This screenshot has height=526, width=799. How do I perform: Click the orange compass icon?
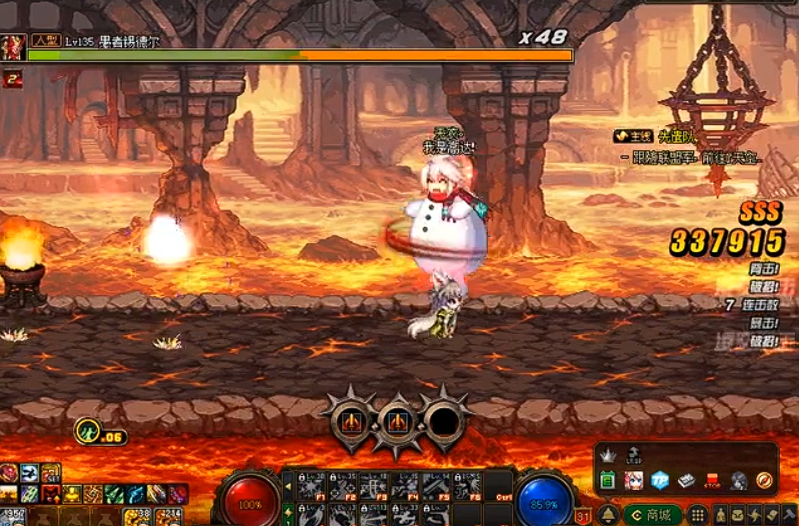point(765,480)
